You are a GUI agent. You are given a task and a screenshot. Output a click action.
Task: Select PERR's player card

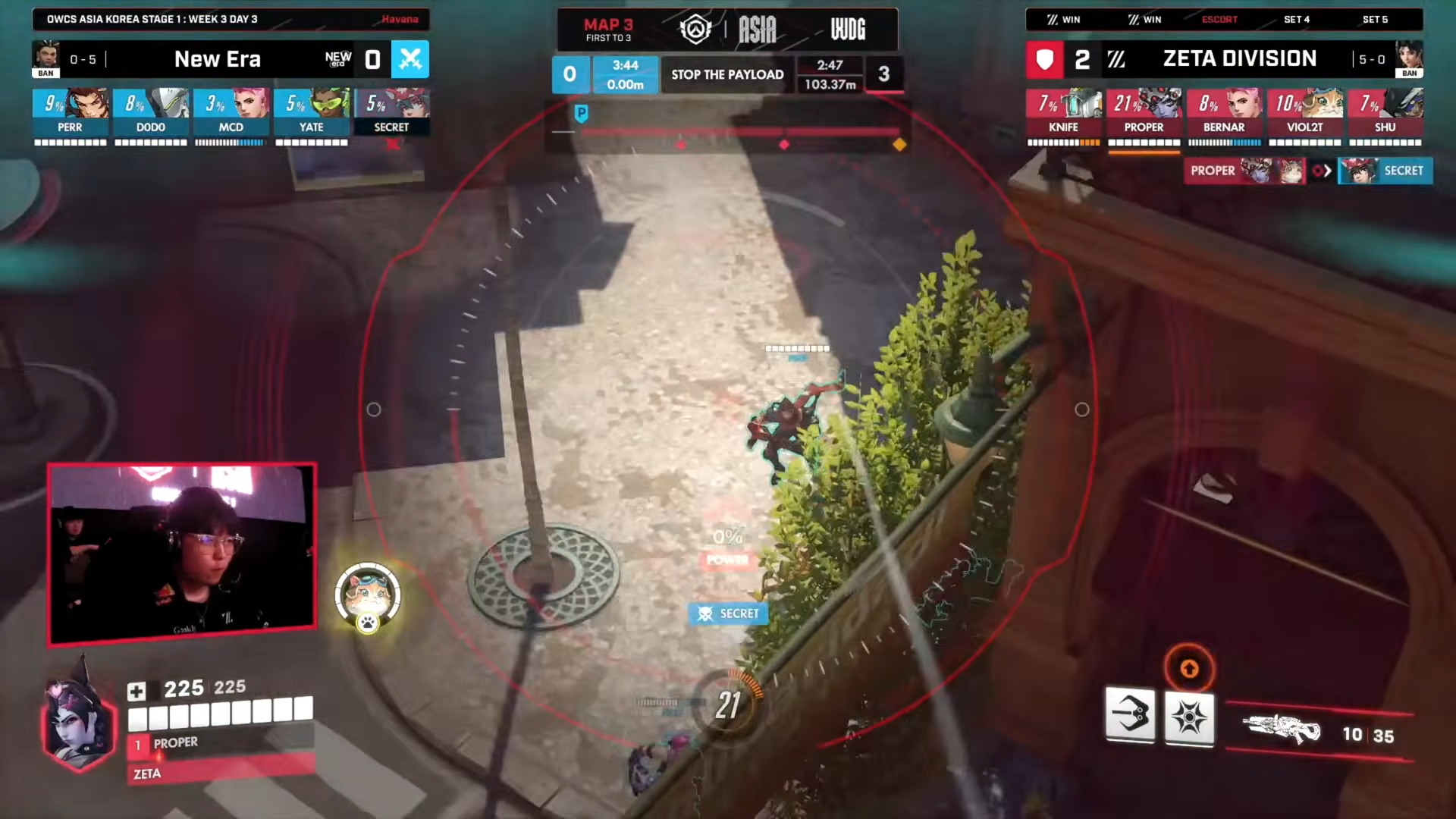(x=70, y=112)
